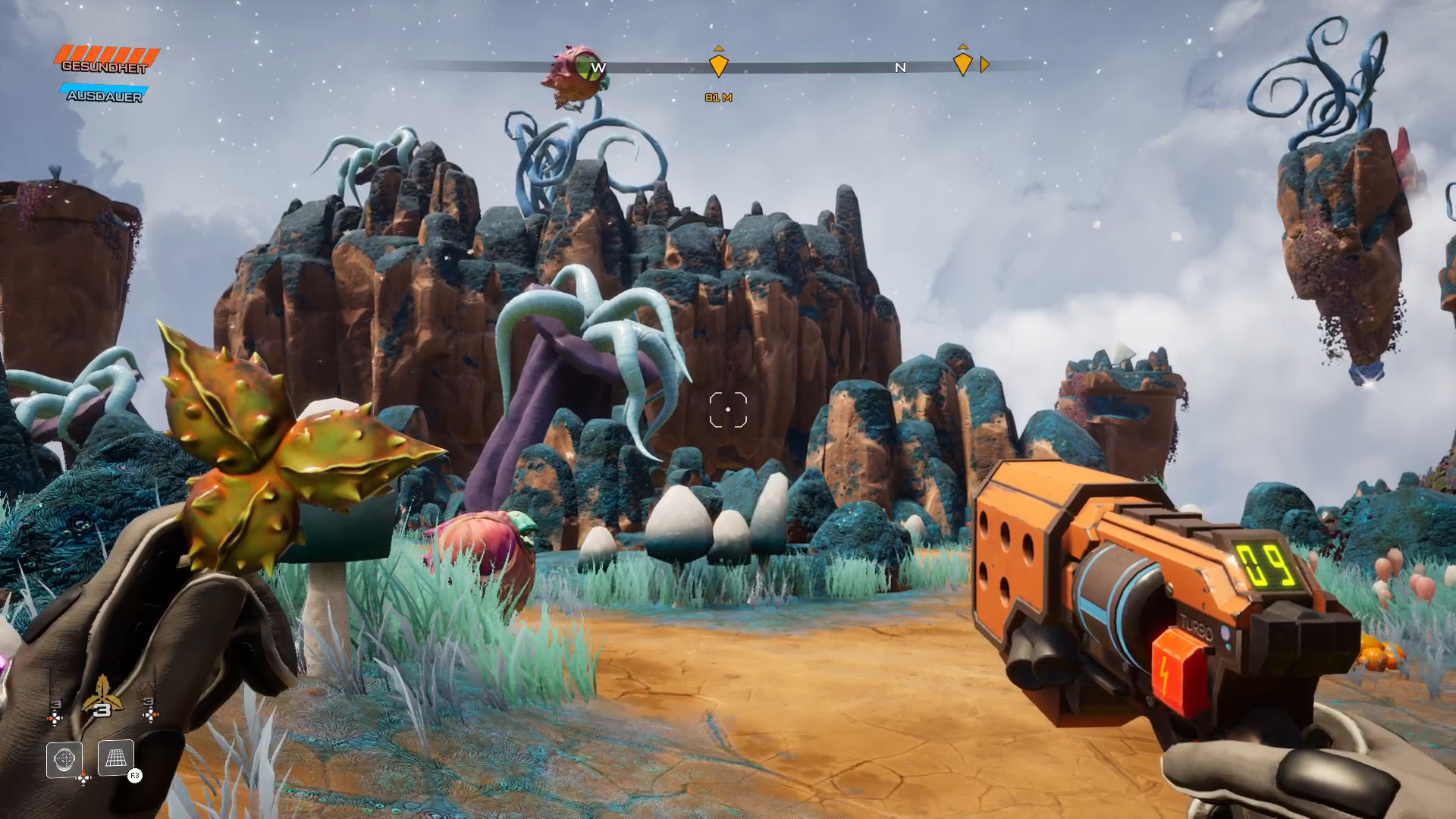Viewport: 1456px width, 819px height.
Task: Click the compass waypoint marker showing 81 M
Action: (718, 64)
